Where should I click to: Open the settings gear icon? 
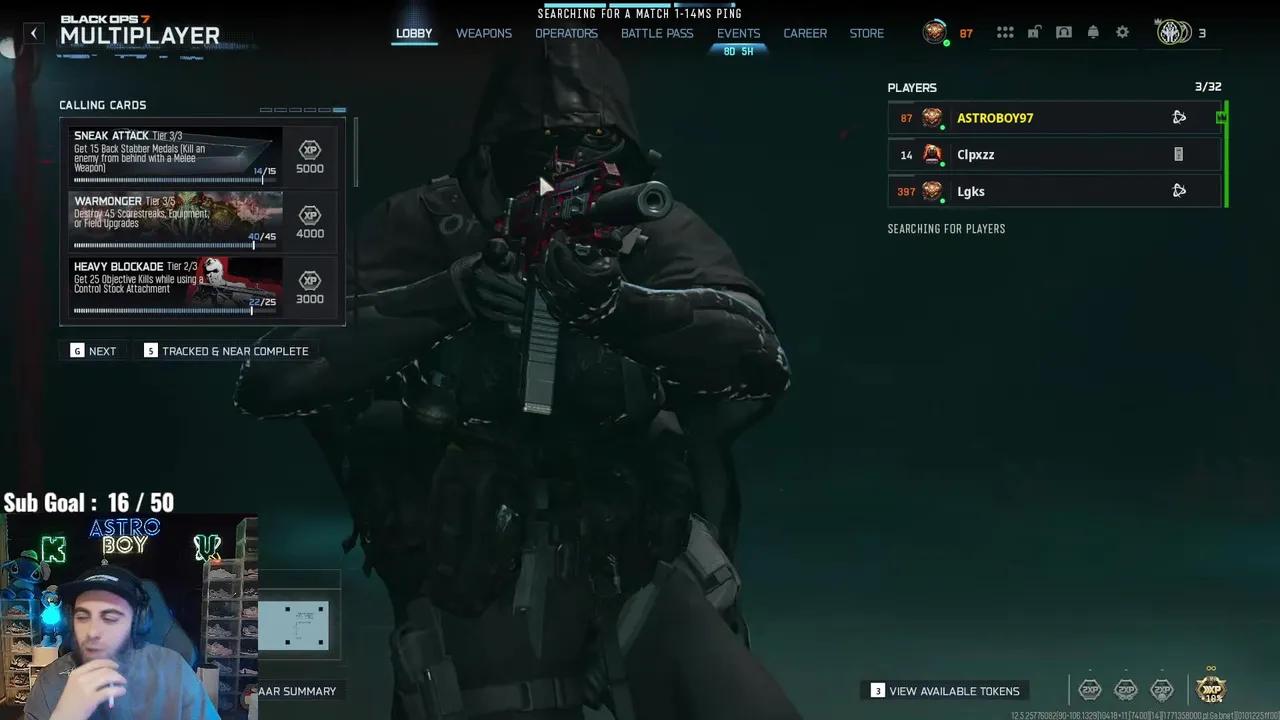tap(1122, 33)
